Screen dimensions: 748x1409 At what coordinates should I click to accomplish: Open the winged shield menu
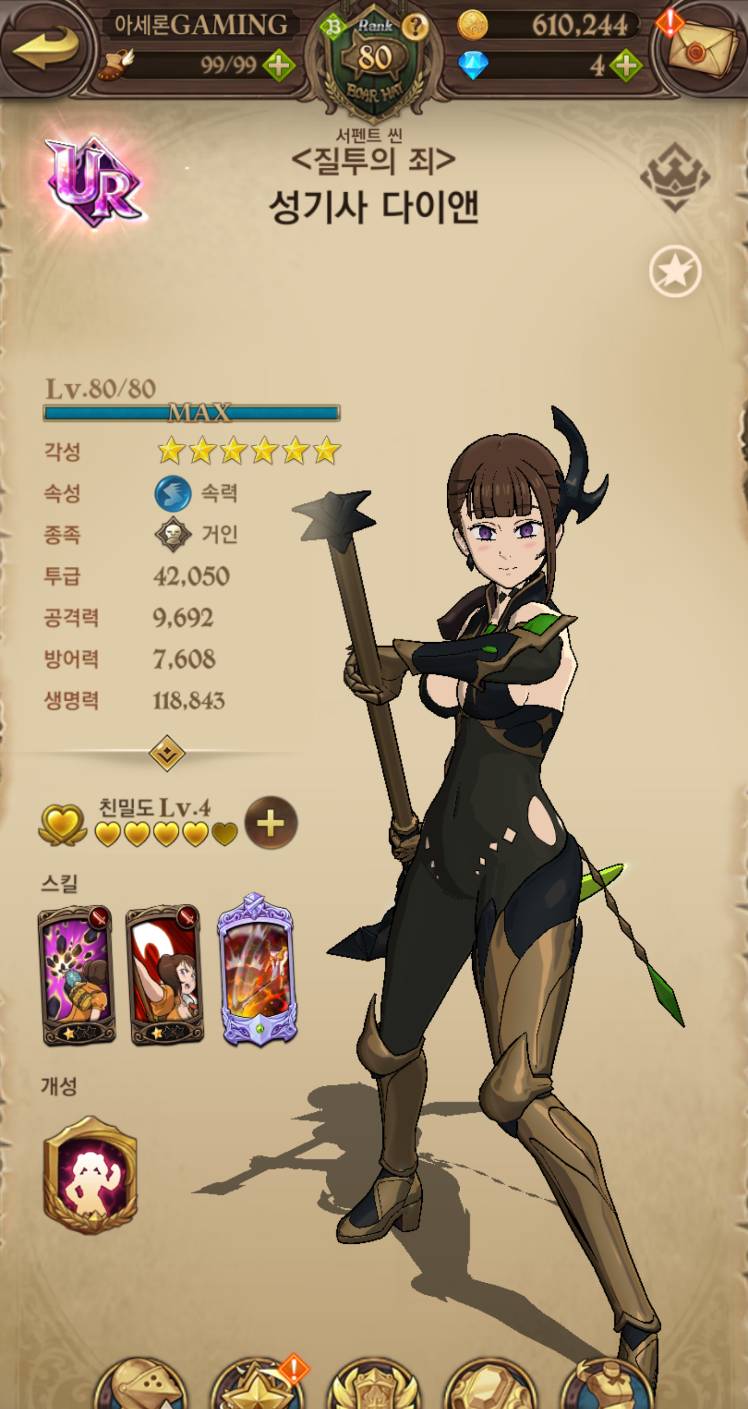[374, 1388]
